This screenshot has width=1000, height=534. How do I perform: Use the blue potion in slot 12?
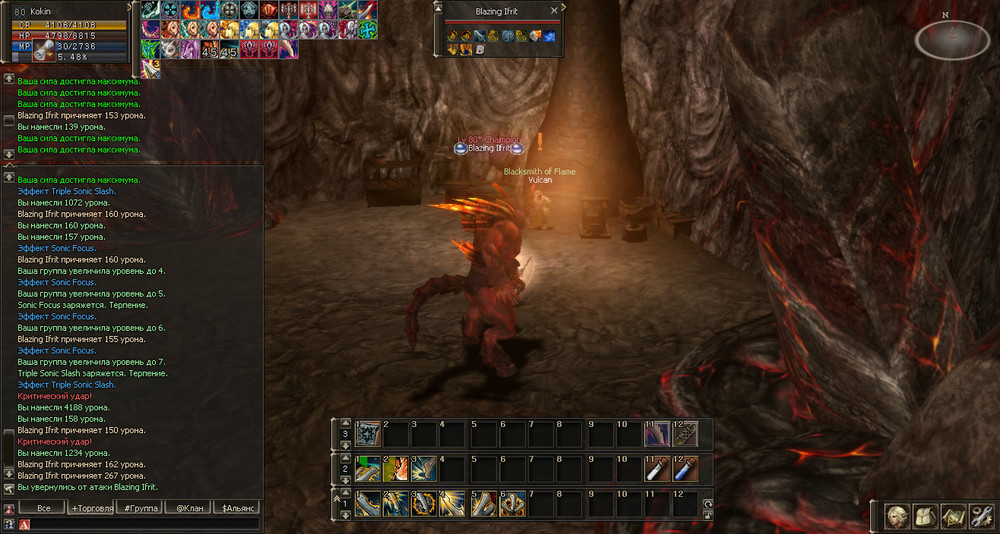pos(684,468)
